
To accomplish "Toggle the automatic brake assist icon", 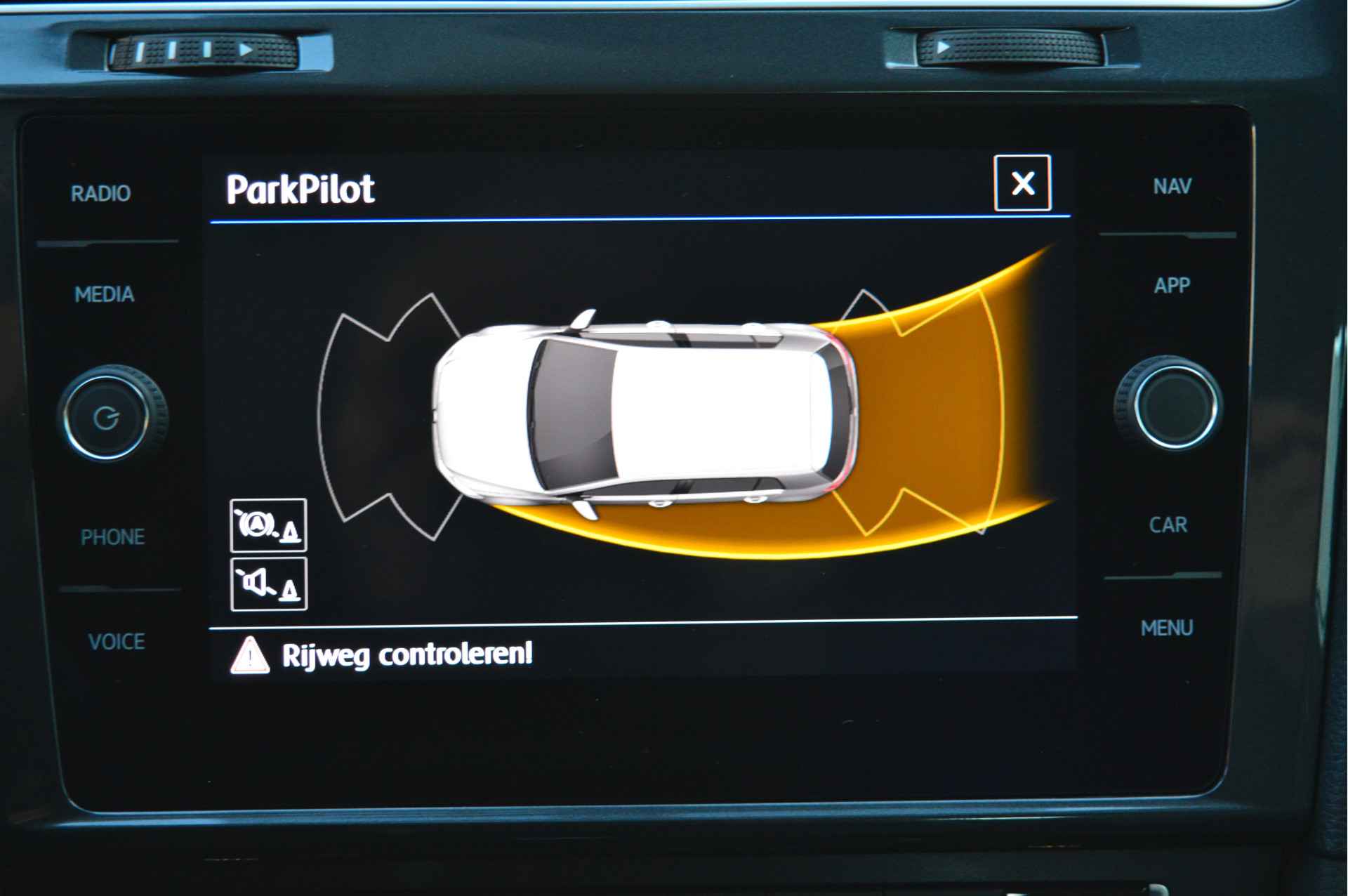I will [268, 525].
